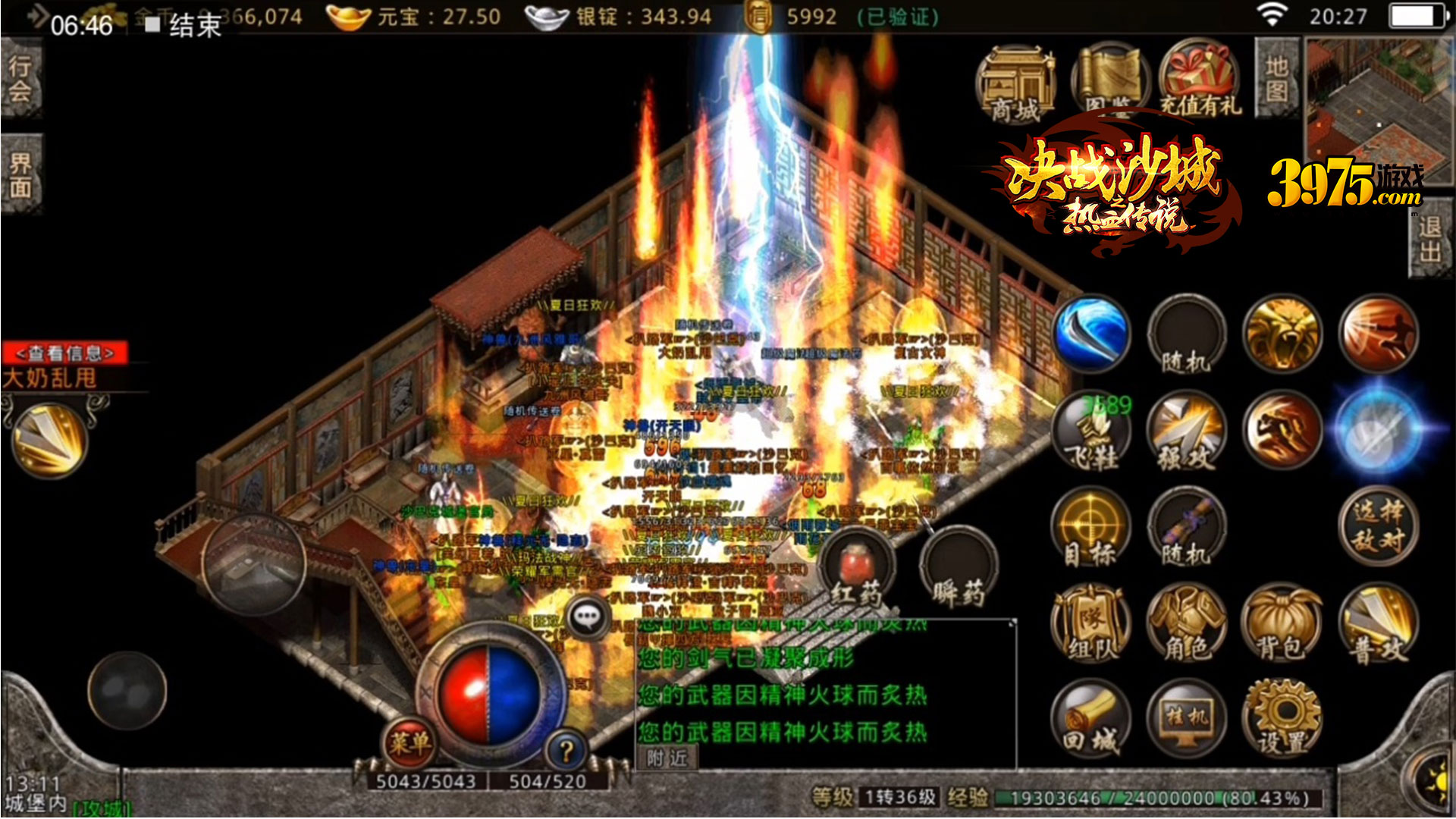Use the 飞鞋 teleport shoes icon
Screen dimensions: 1456x819
pyautogui.click(x=1092, y=432)
